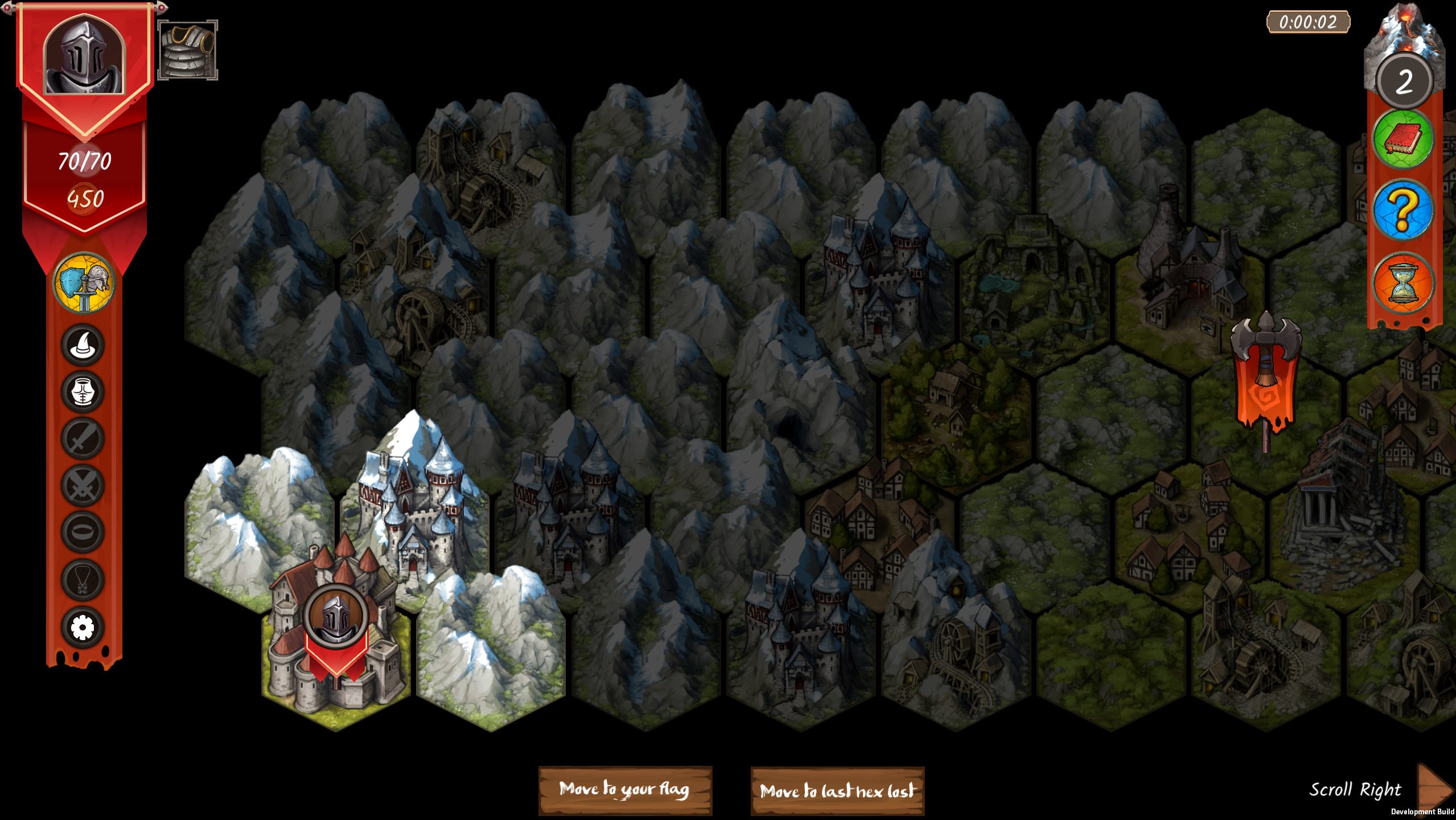The height and width of the screenshot is (820, 1456).
Task: Select the single sword weapon slot
Action: (x=83, y=438)
